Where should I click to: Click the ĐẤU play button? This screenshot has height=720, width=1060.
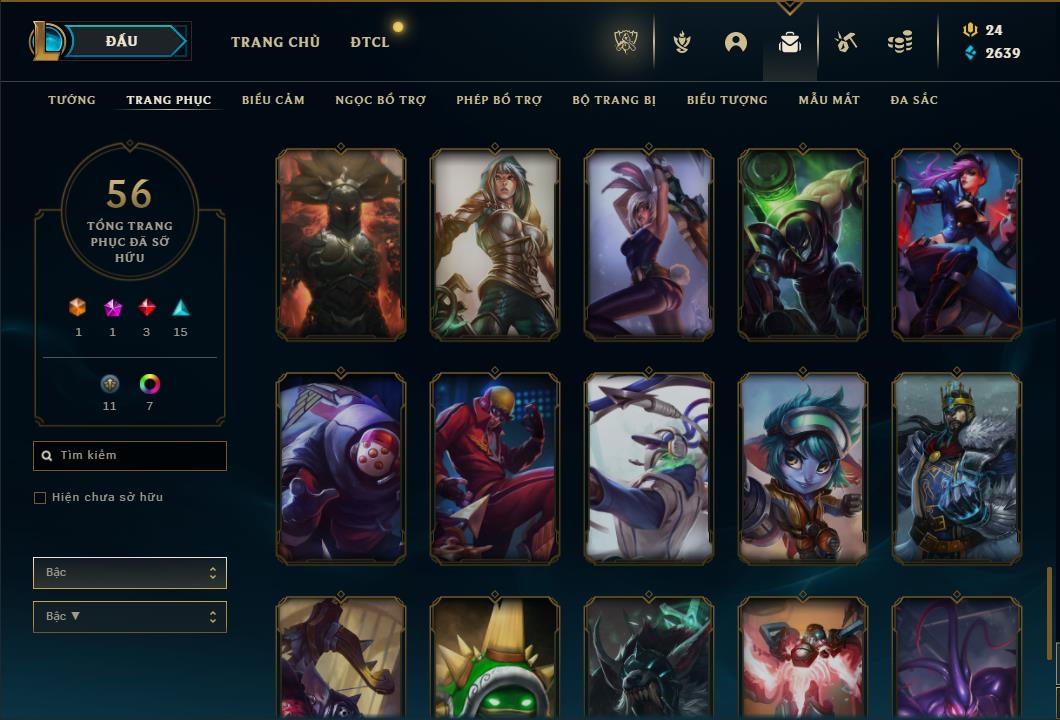tap(121, 41)
